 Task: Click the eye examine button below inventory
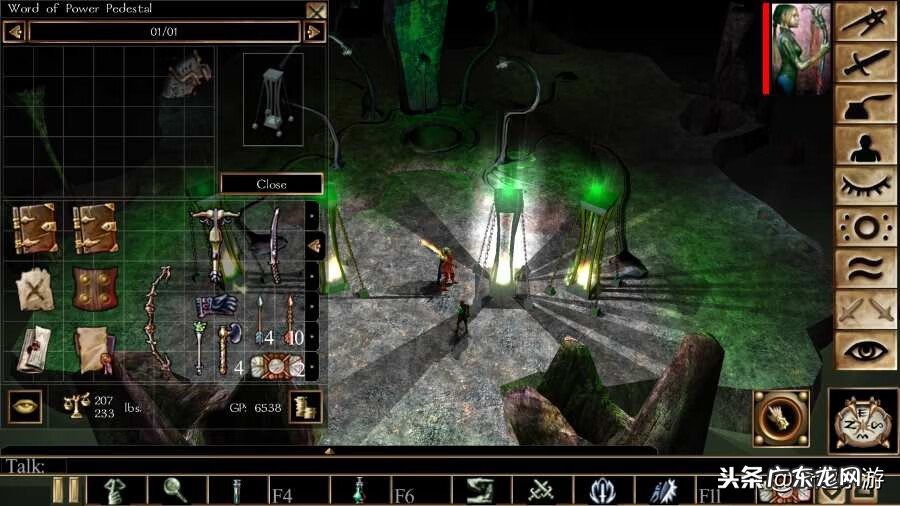(24, 405)
